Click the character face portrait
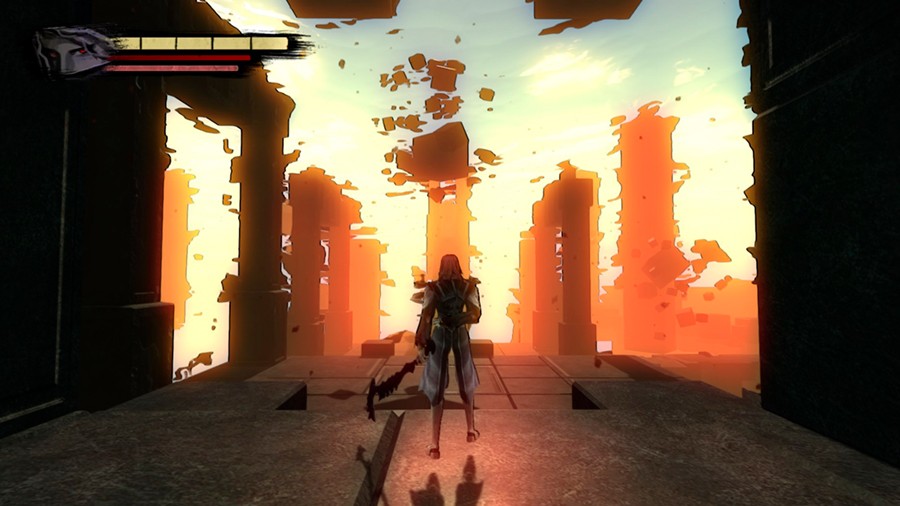900x506 pixels. pos(70,52)
